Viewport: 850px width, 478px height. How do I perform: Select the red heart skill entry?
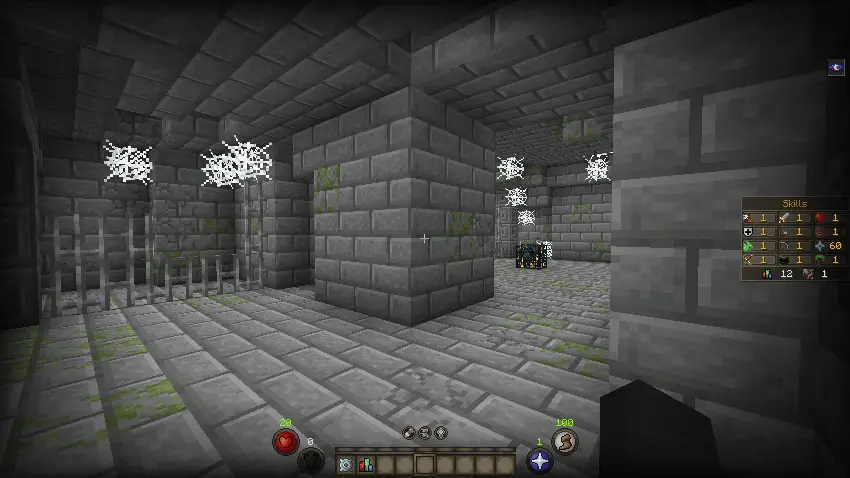pos(821,217)
